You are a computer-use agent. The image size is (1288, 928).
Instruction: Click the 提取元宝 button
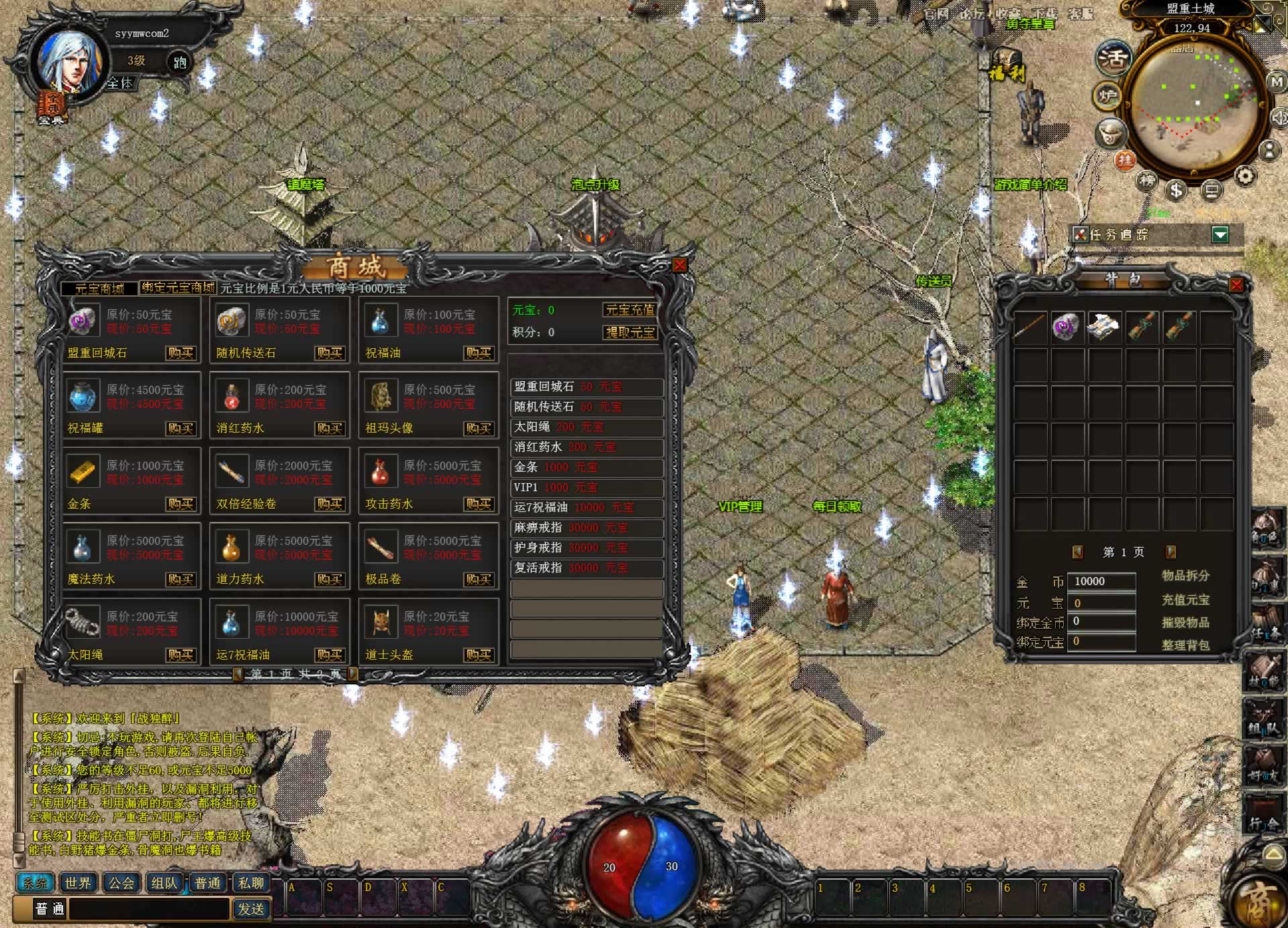point(629,332)
